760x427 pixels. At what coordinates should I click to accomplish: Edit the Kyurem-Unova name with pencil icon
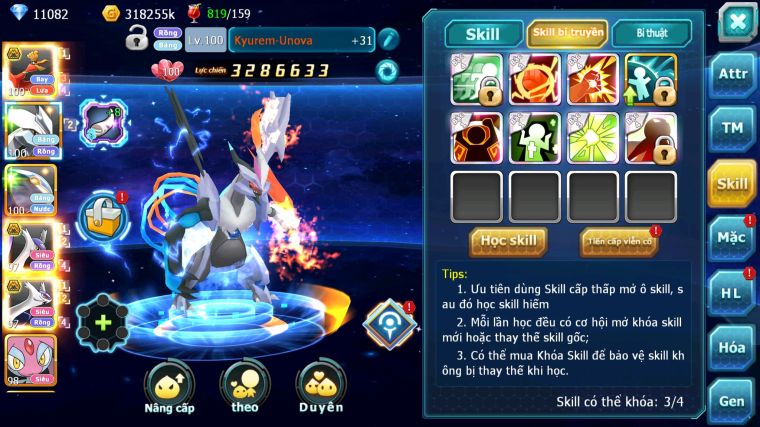[389, 40]
